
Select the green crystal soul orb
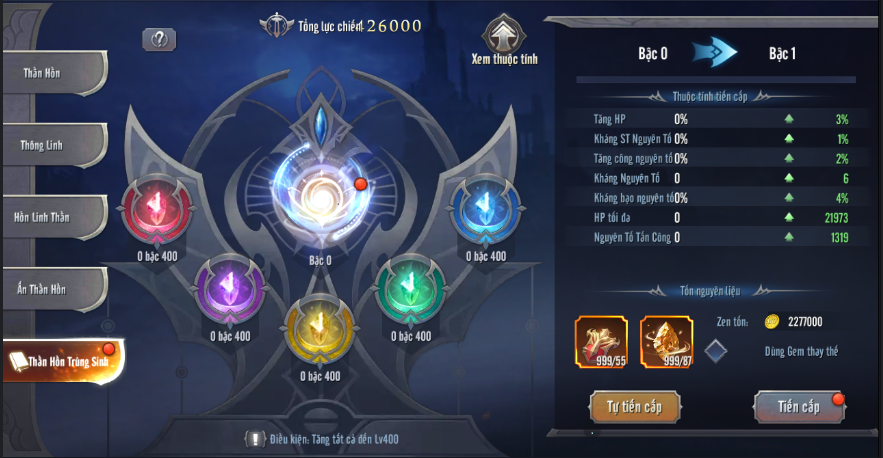pos(409,290)
